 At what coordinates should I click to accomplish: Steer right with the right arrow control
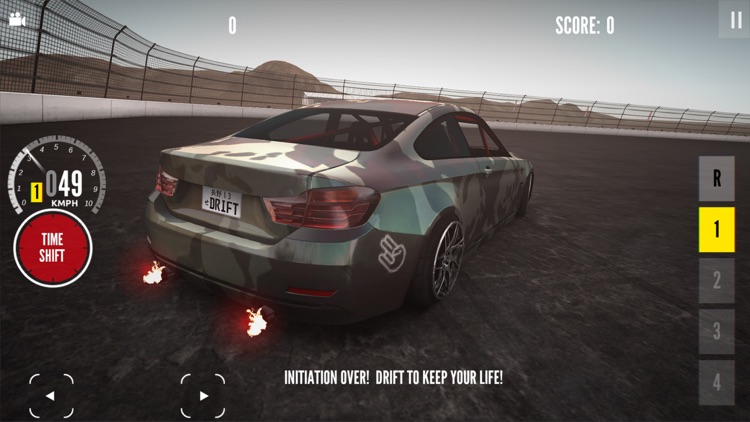203,395
